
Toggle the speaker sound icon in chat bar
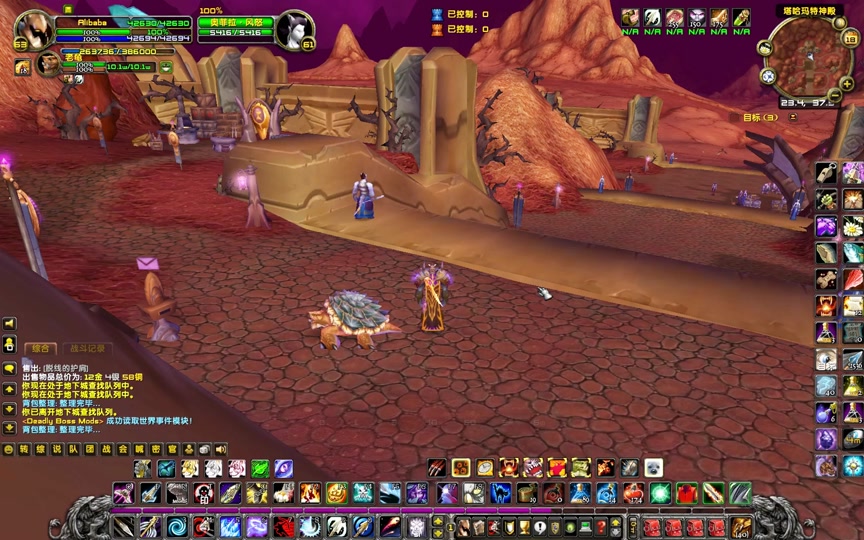(221, 449)
